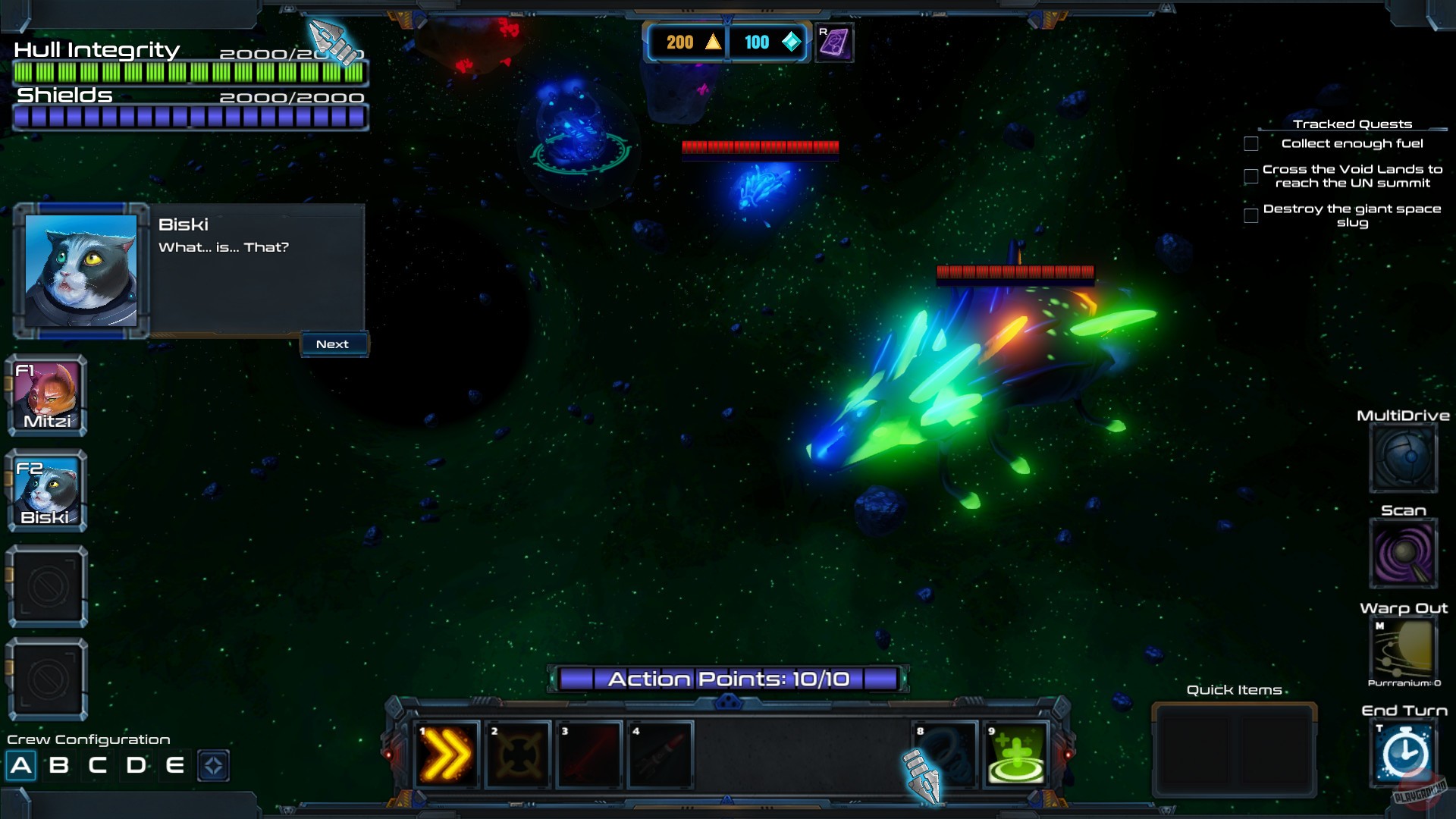
Task: Click the Action Points bar
Action: pos(728,679)
